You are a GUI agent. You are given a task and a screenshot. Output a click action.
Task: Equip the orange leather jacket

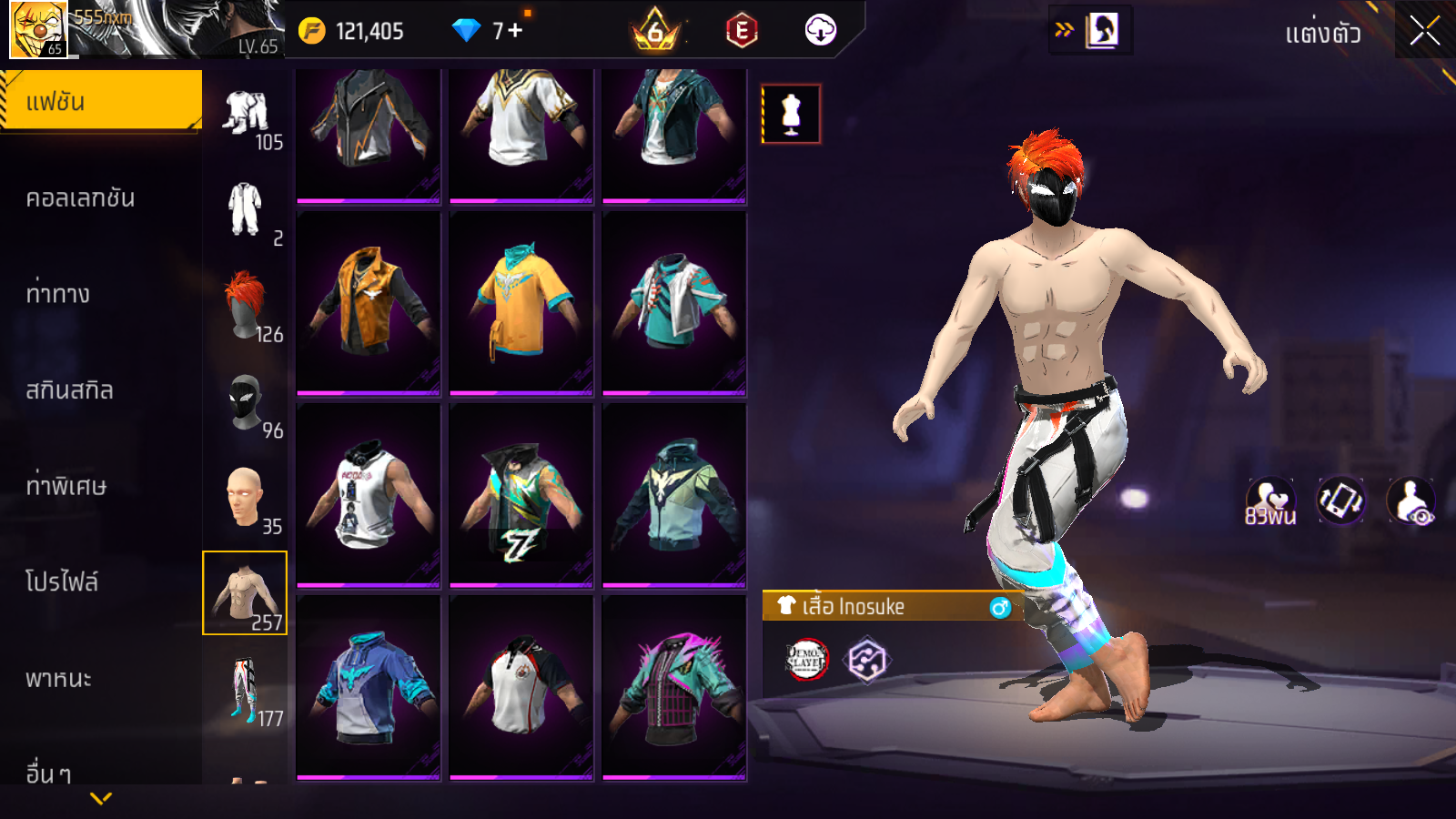(x=369, y=303)
